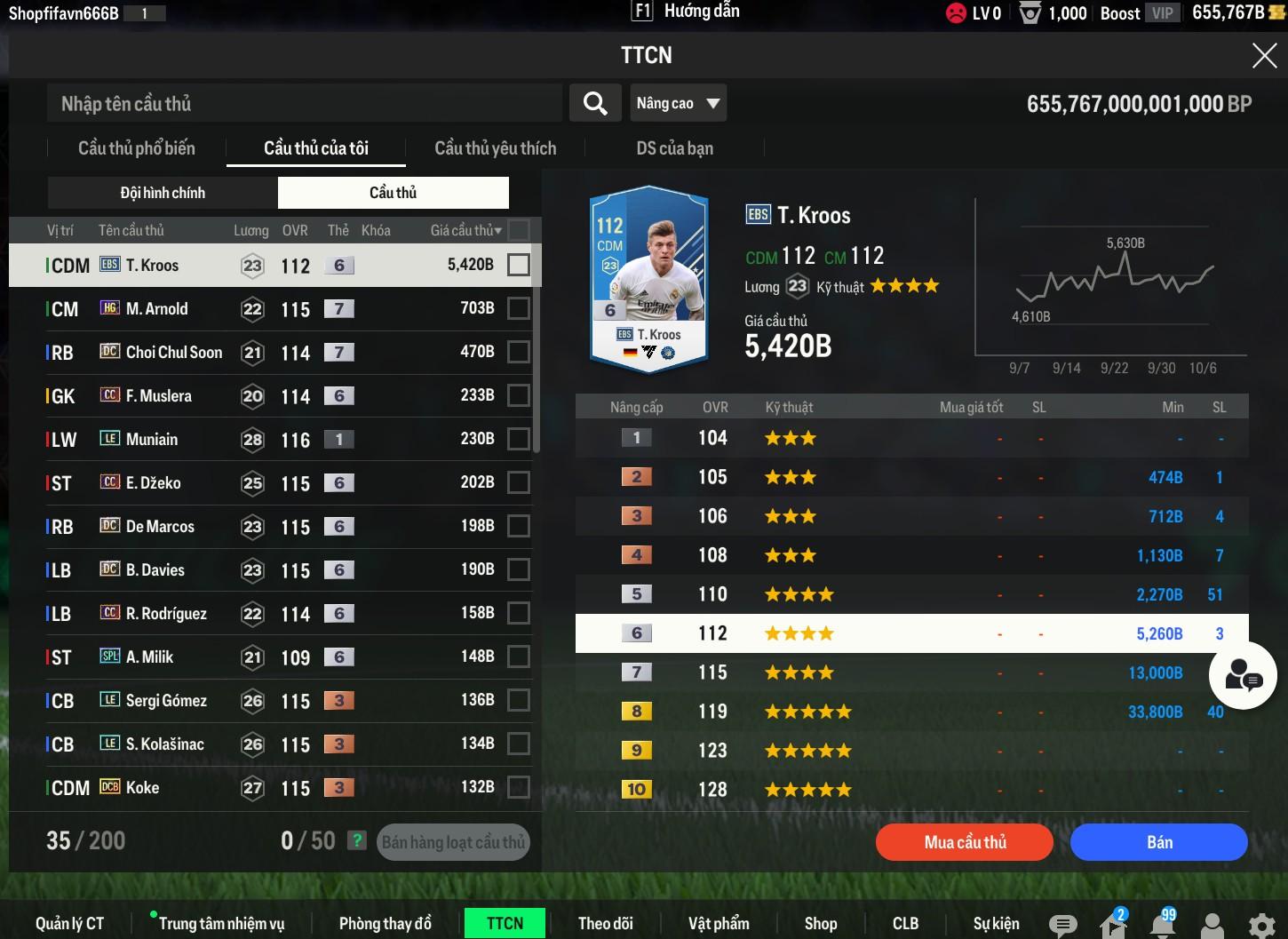Screen dimensions: 1288x939
Task: Open the Phòng thay đồ menu
Action: (385, 923)
